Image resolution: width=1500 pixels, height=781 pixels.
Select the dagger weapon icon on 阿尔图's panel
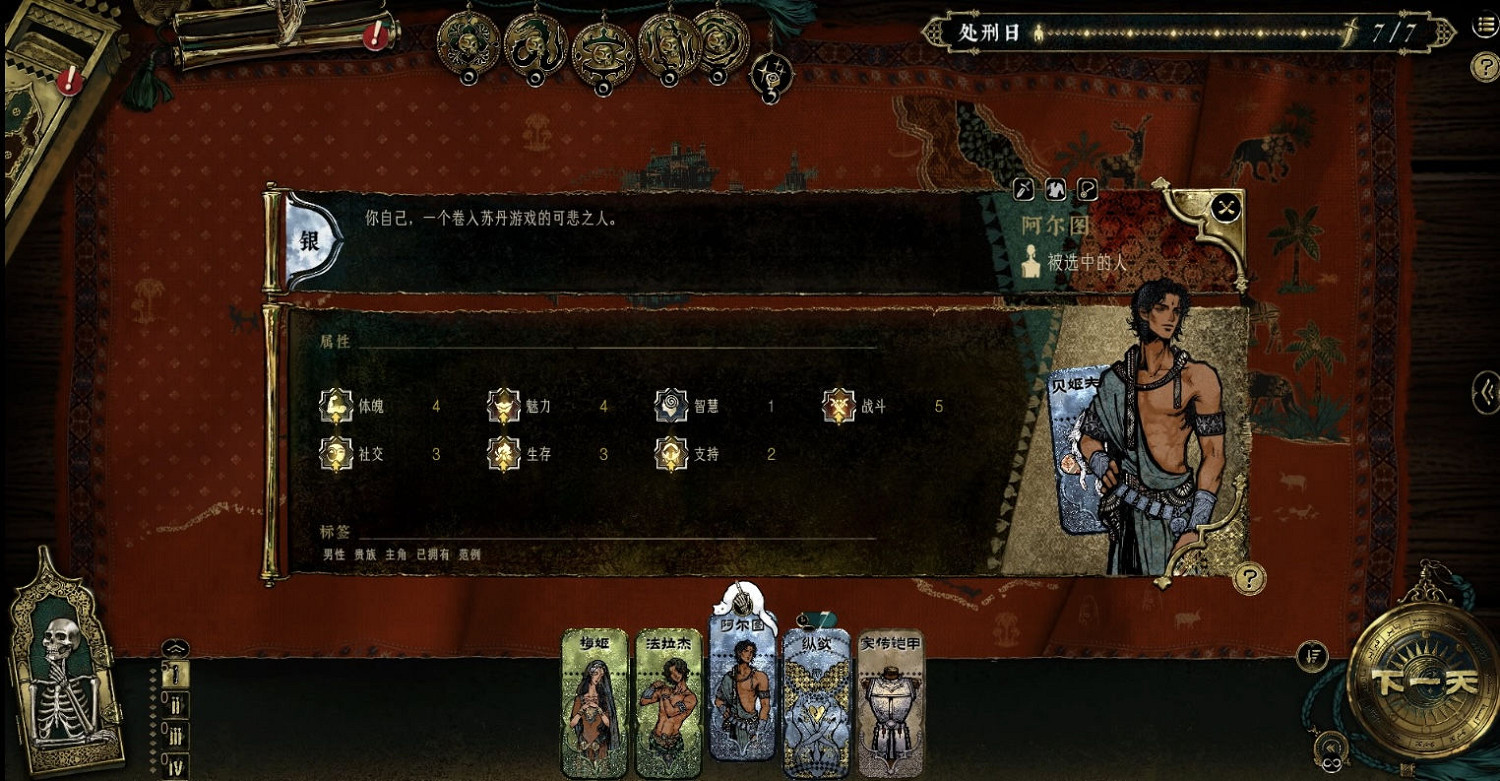point(1023,187)
